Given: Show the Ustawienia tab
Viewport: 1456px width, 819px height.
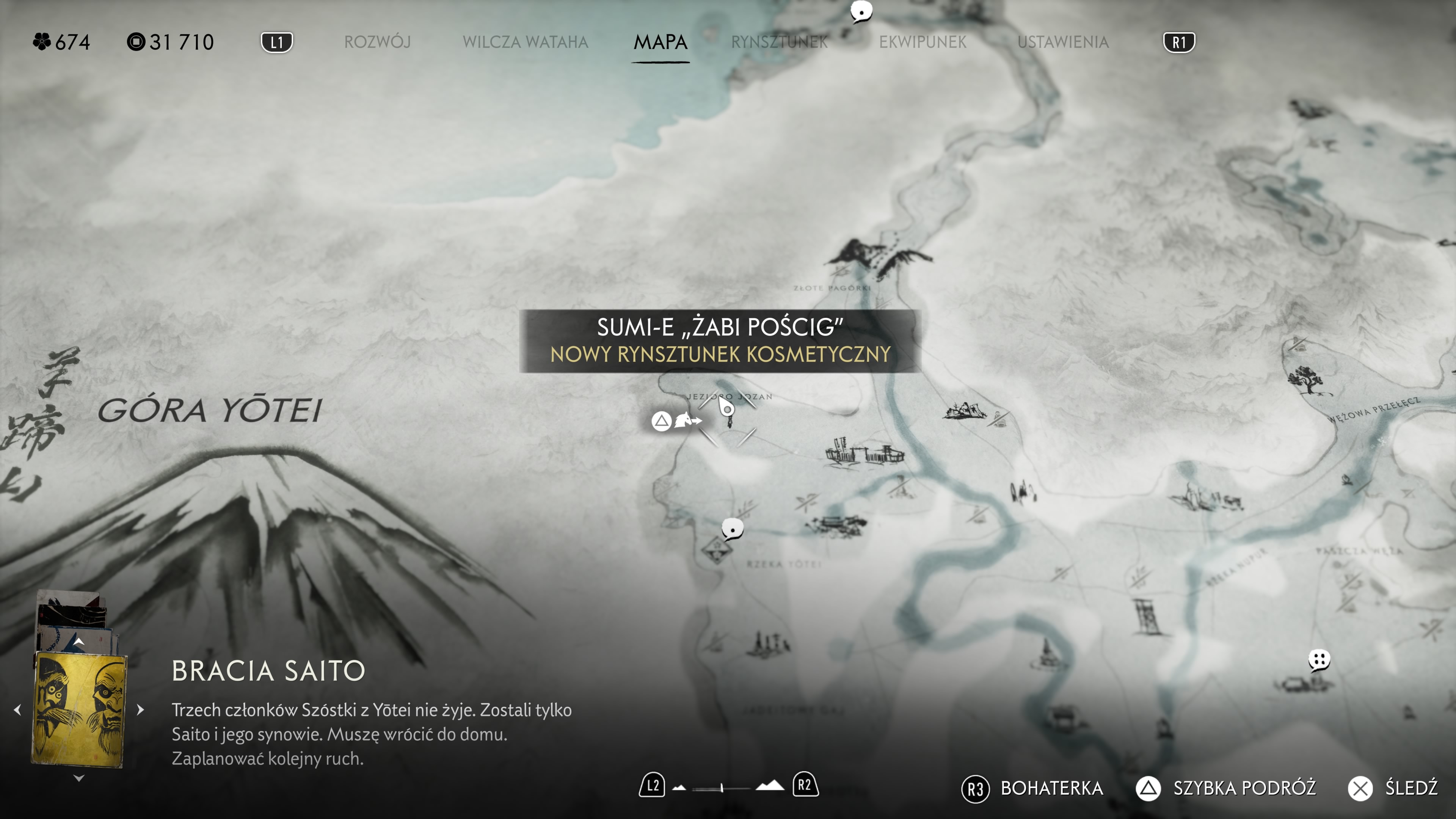Looking at the screenshot, I should click(1062, 42).
